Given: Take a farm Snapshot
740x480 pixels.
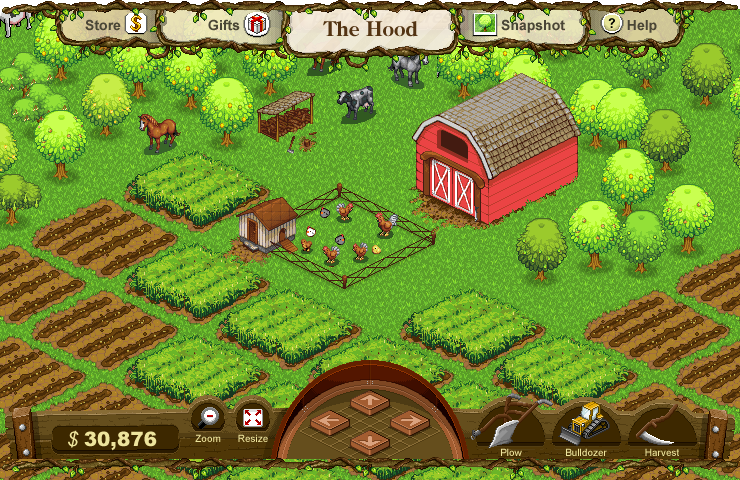Looking at the screenshot, I should pyautogui.click(x=520, y=25).
